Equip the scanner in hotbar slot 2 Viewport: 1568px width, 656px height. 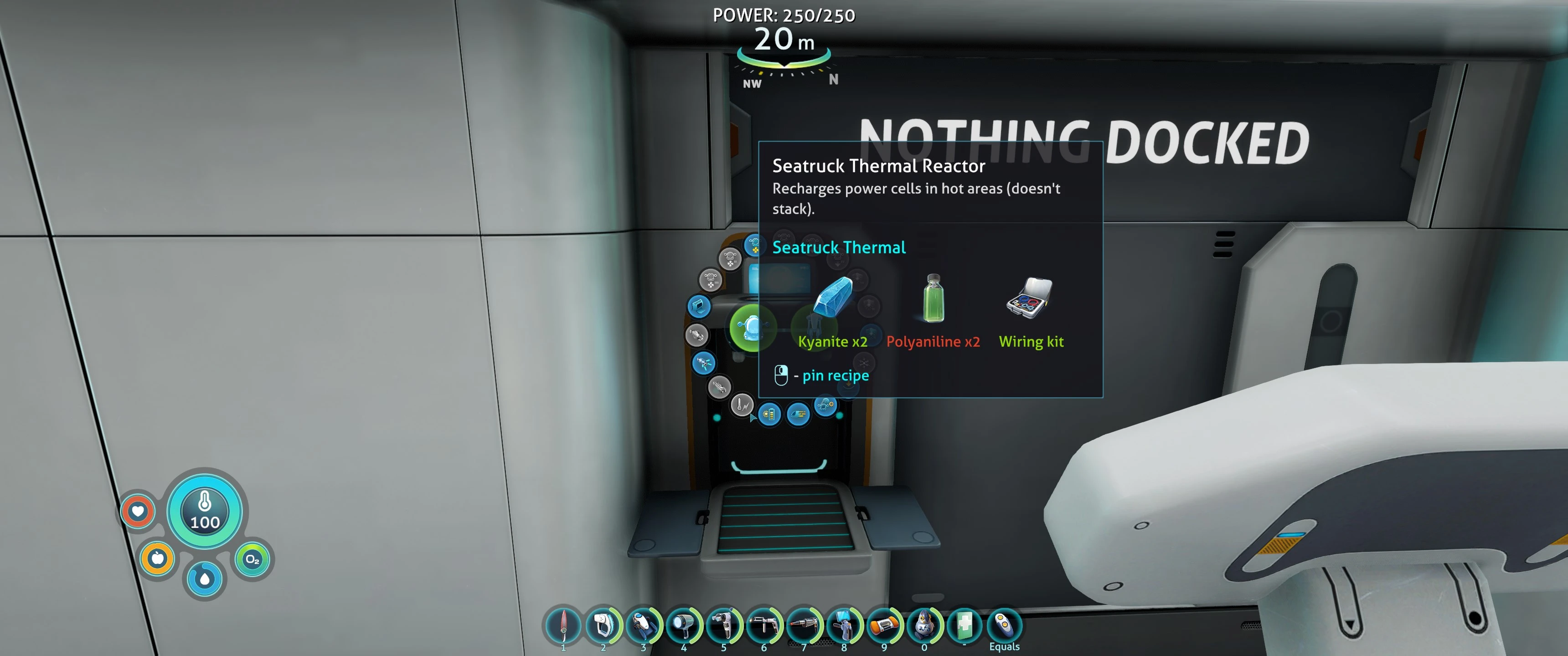click(603, 625)
